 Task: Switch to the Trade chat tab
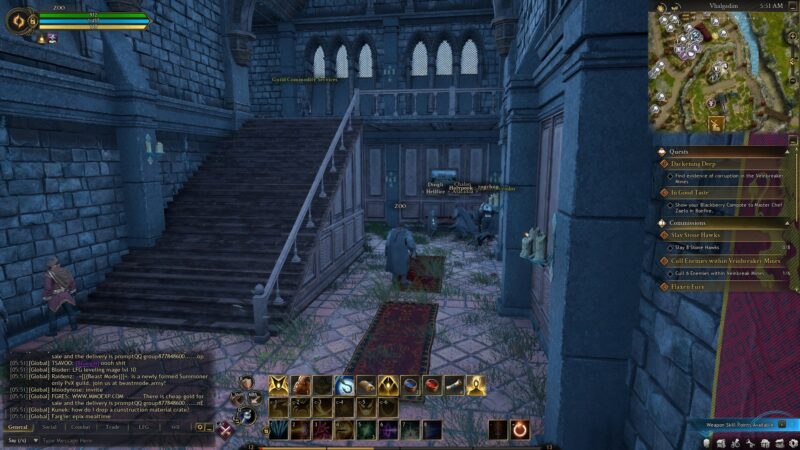pos(112,427)
